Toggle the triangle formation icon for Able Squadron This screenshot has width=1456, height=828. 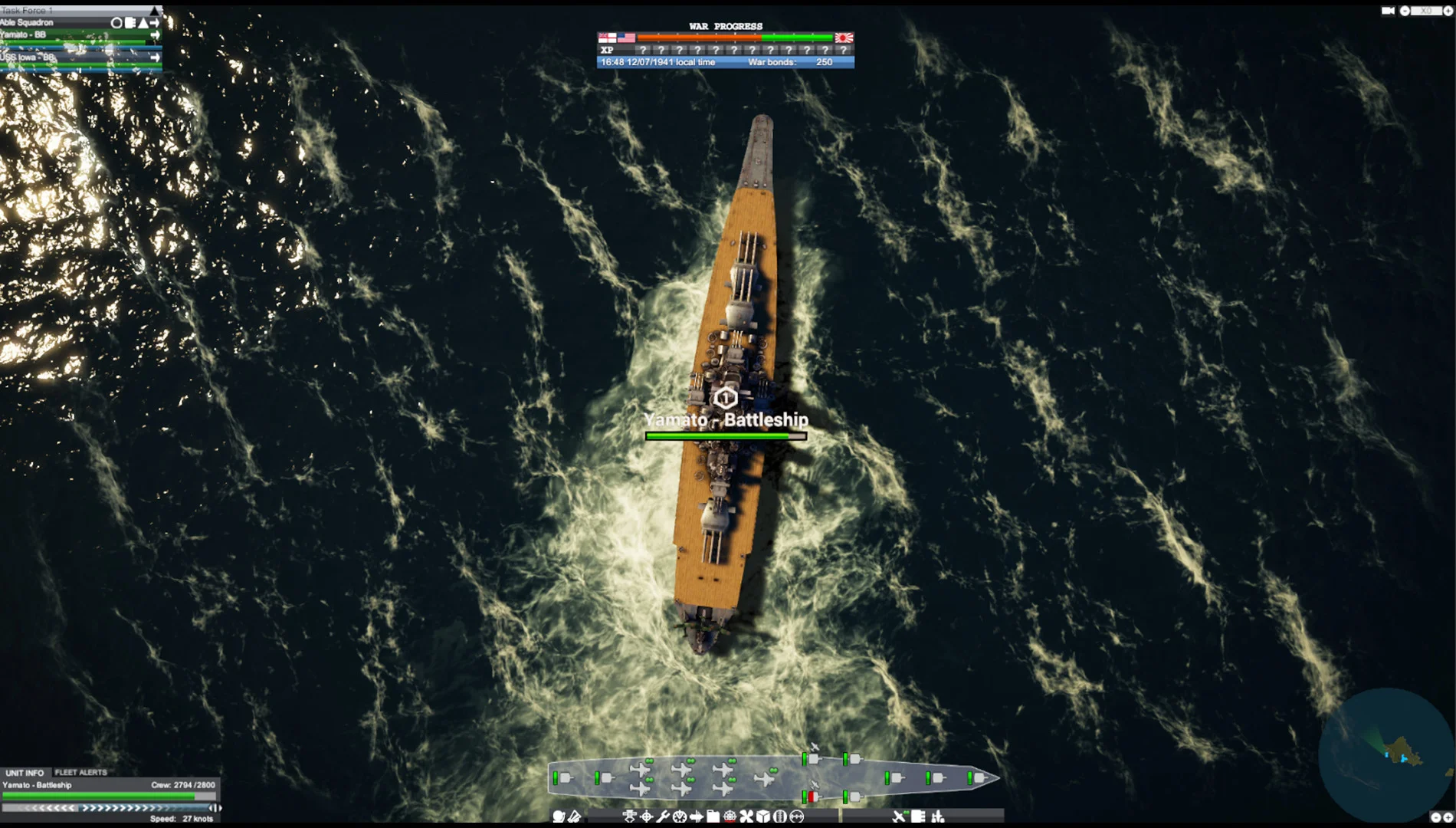[143, 24]
